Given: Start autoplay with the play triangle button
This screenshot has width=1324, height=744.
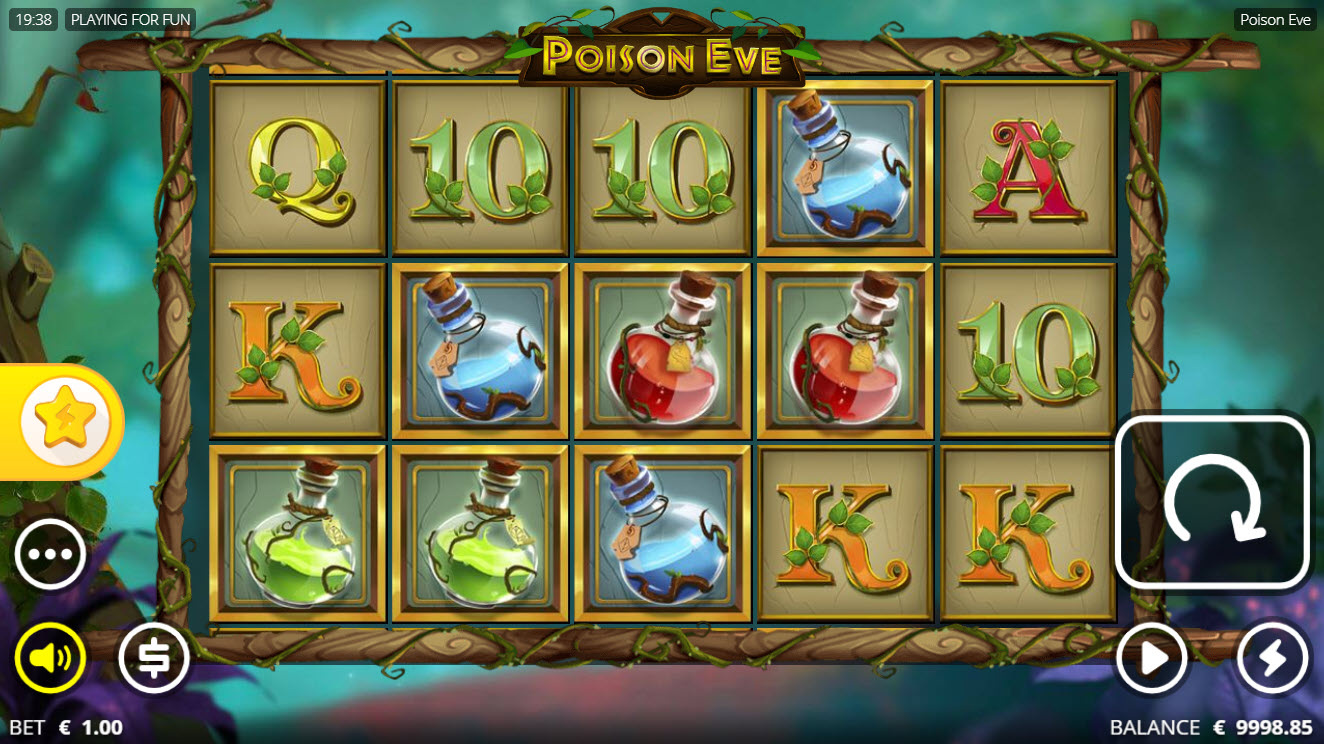Looking at the screenshot, I should coord(1152,658).
